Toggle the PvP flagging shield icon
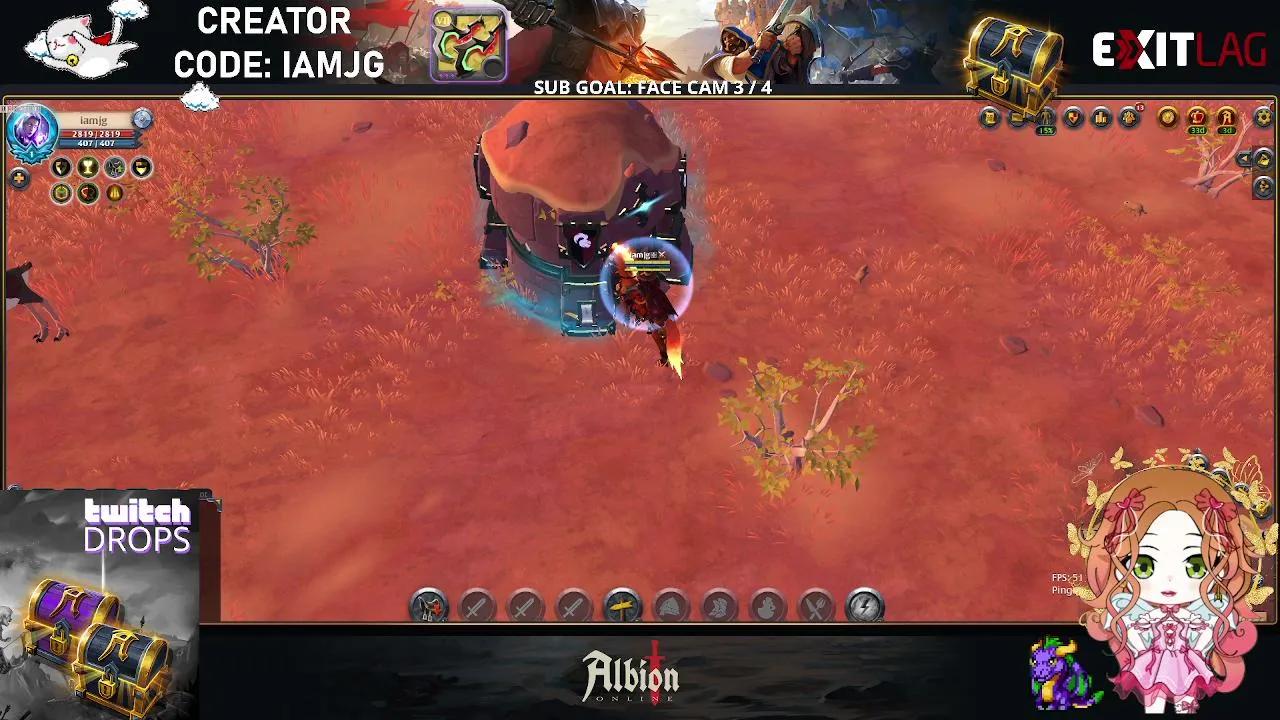 click(1075, 117)
